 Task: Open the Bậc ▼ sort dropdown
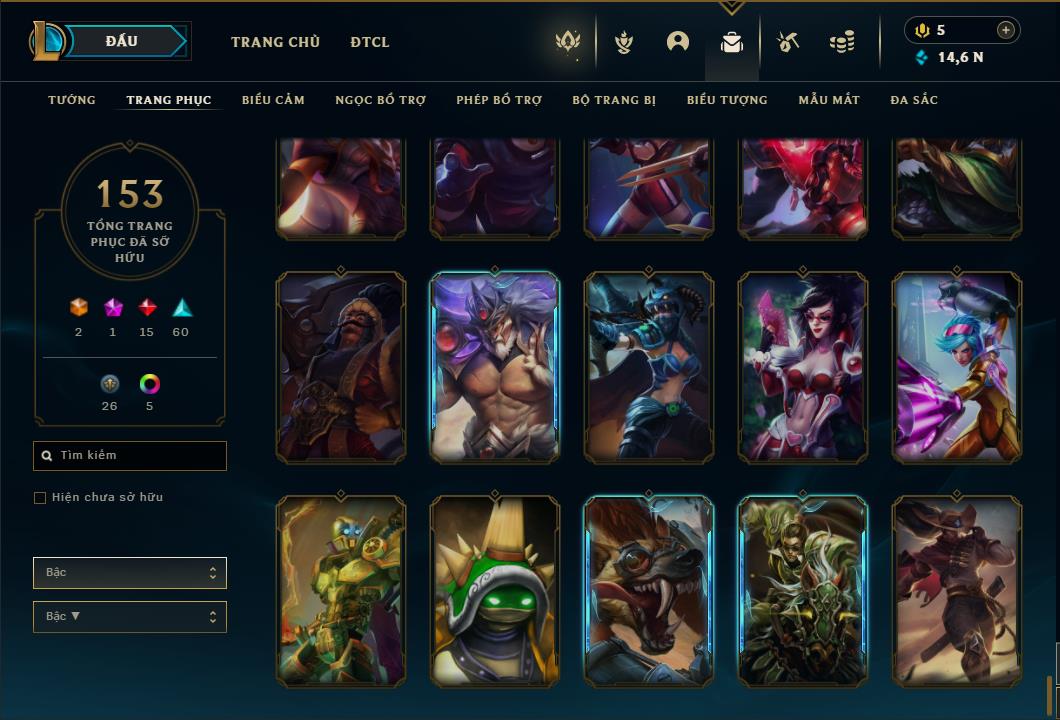tap(130, 617)
